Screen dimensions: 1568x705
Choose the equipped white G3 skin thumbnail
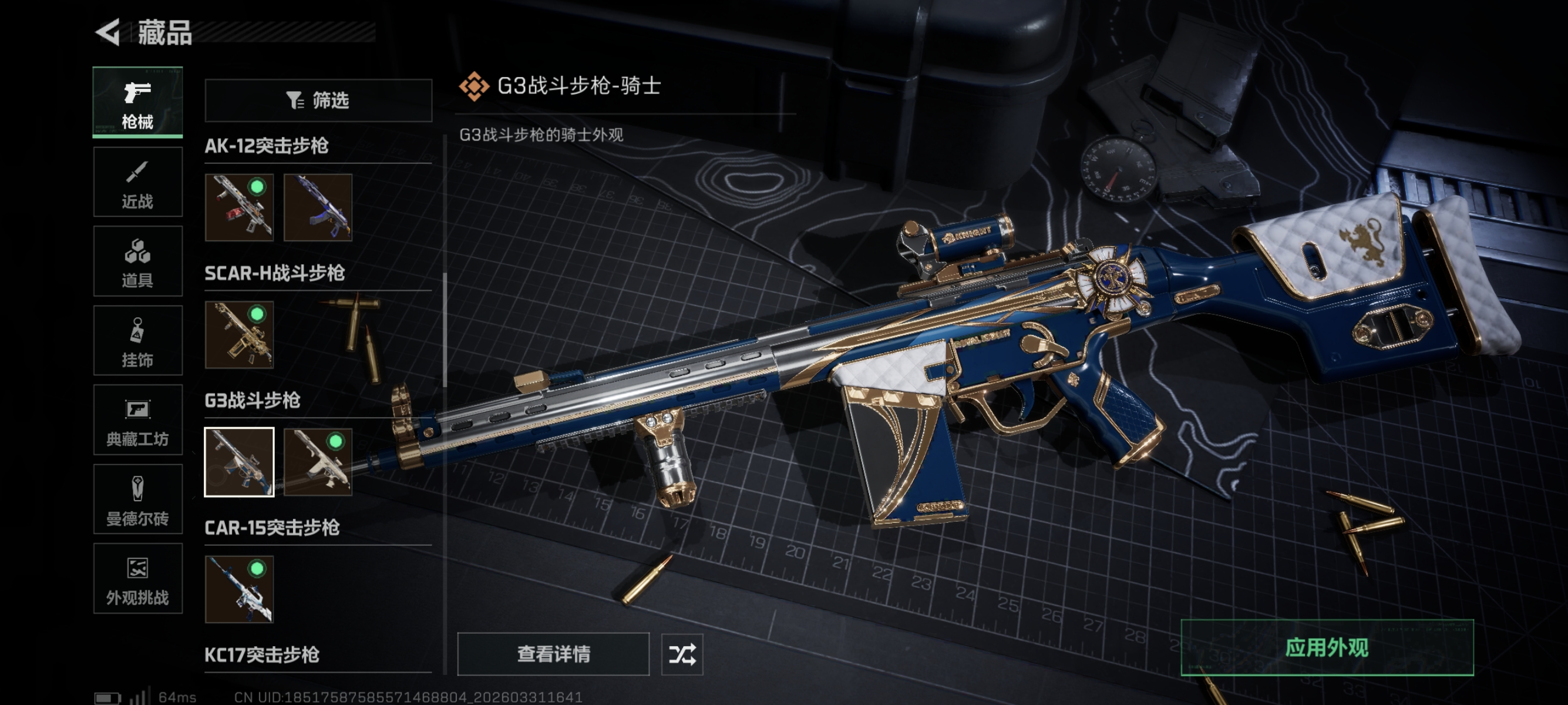[x=318, y=462]
